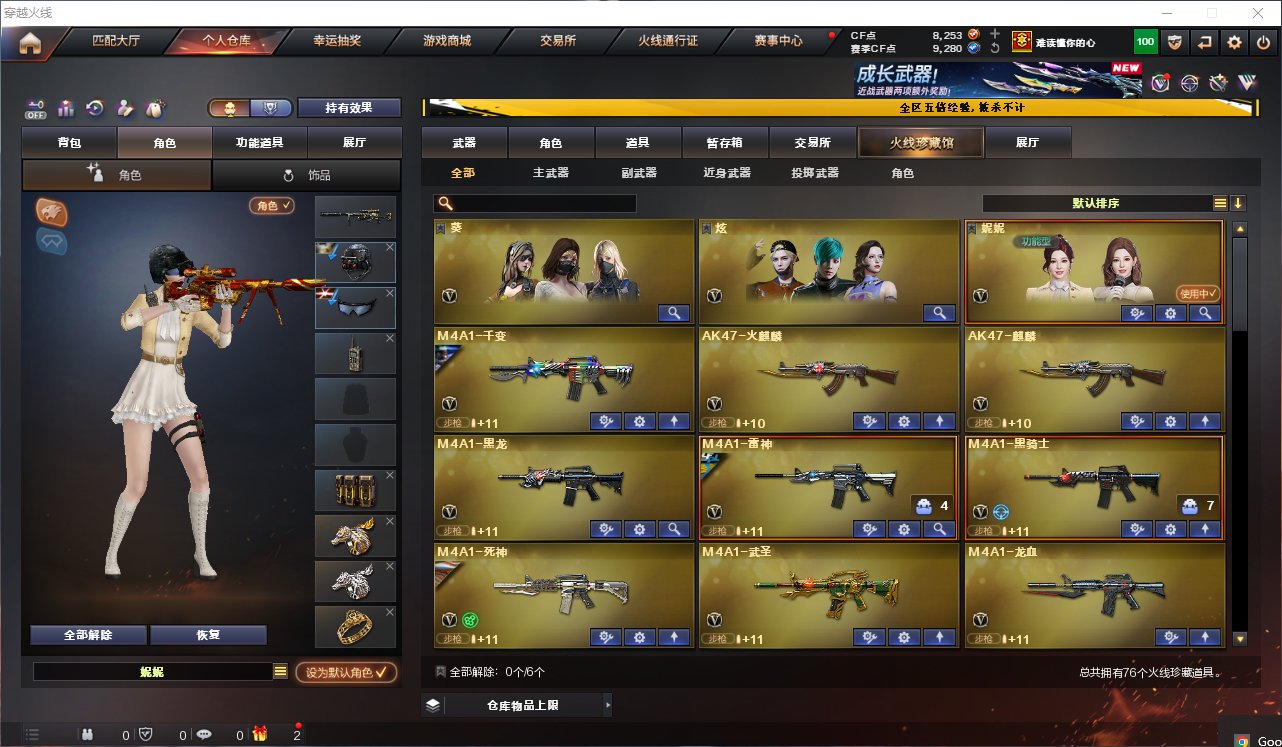The height and width of the screenshot is (747, 1282).
Task: Preview the 葵 character card via magnifier icon
Action: pyautogui.click(x=674, y=313)
